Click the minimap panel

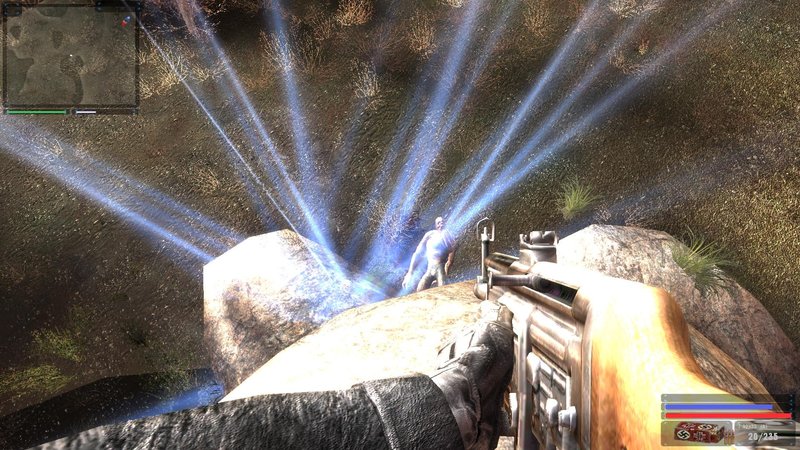tap(70, 56)
